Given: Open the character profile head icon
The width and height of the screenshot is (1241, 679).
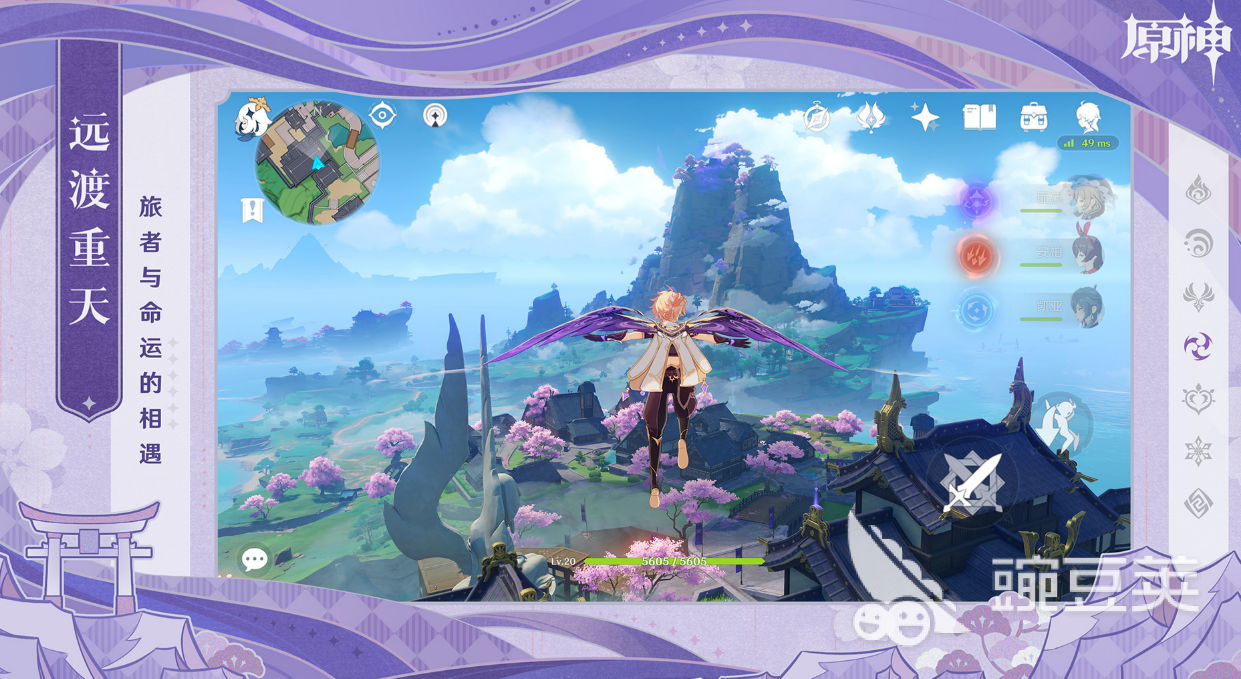Looking at the screenshot, I should pos(1087,117).
